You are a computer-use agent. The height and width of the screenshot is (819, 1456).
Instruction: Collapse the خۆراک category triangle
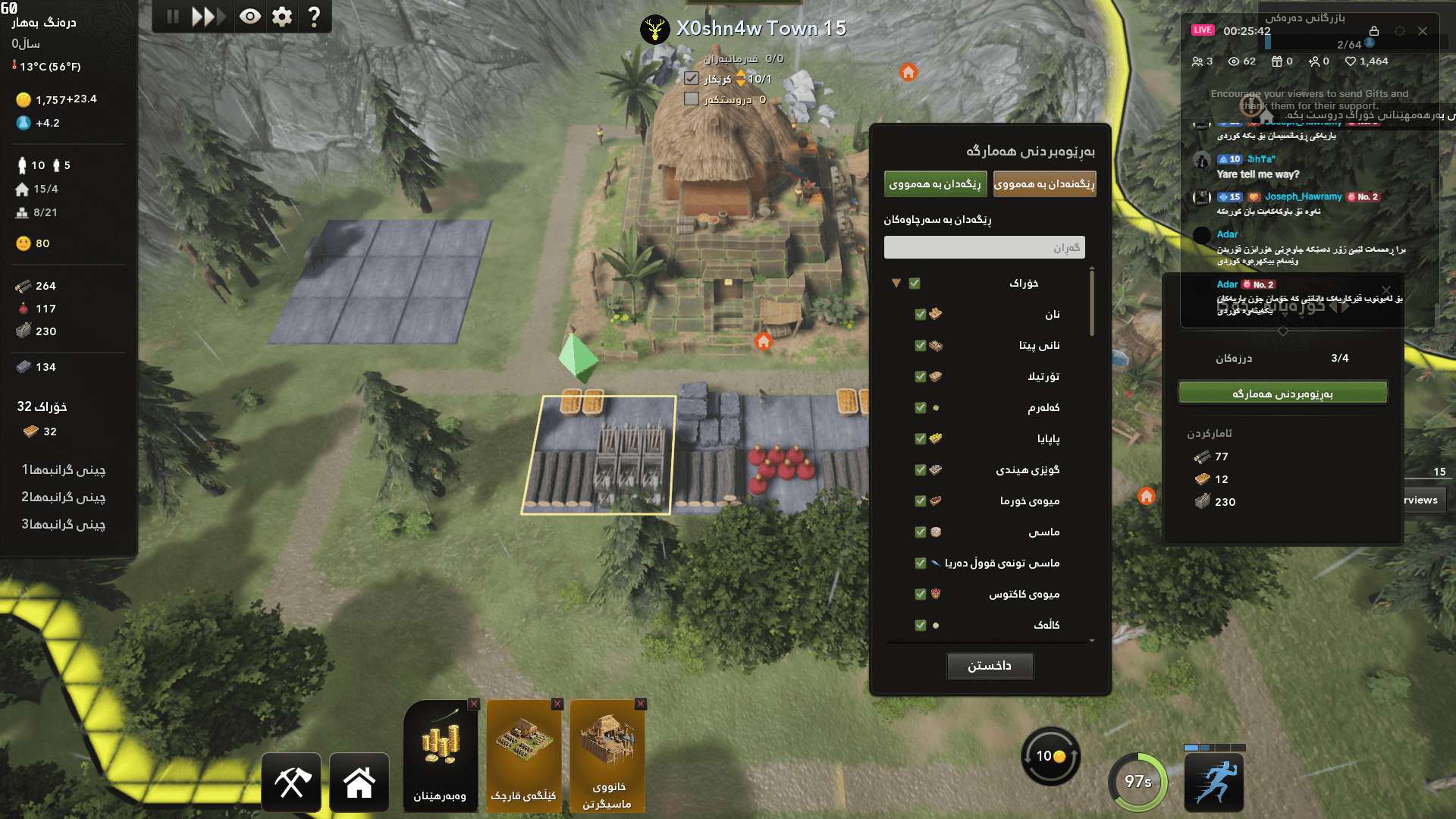897,282
